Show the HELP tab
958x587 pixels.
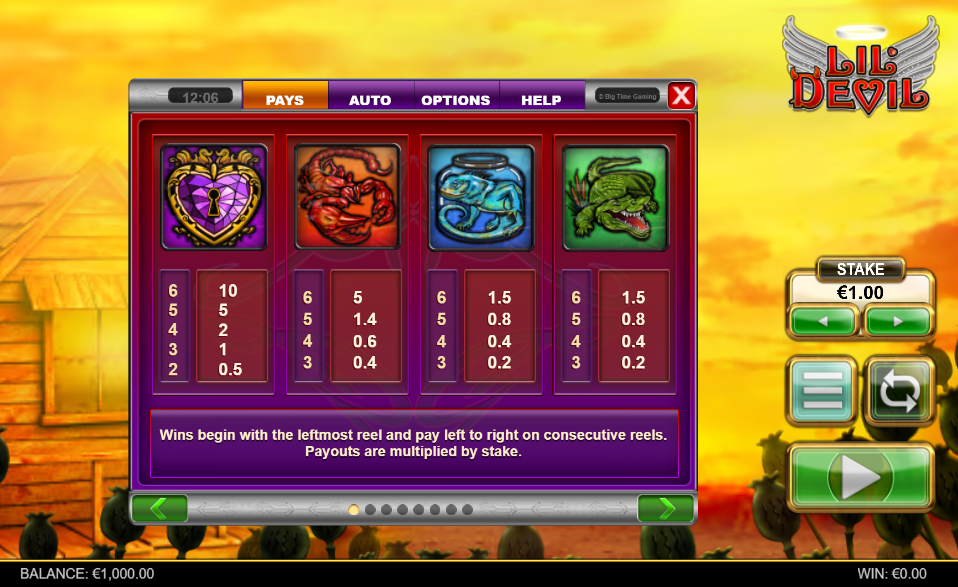coord(541,99)
